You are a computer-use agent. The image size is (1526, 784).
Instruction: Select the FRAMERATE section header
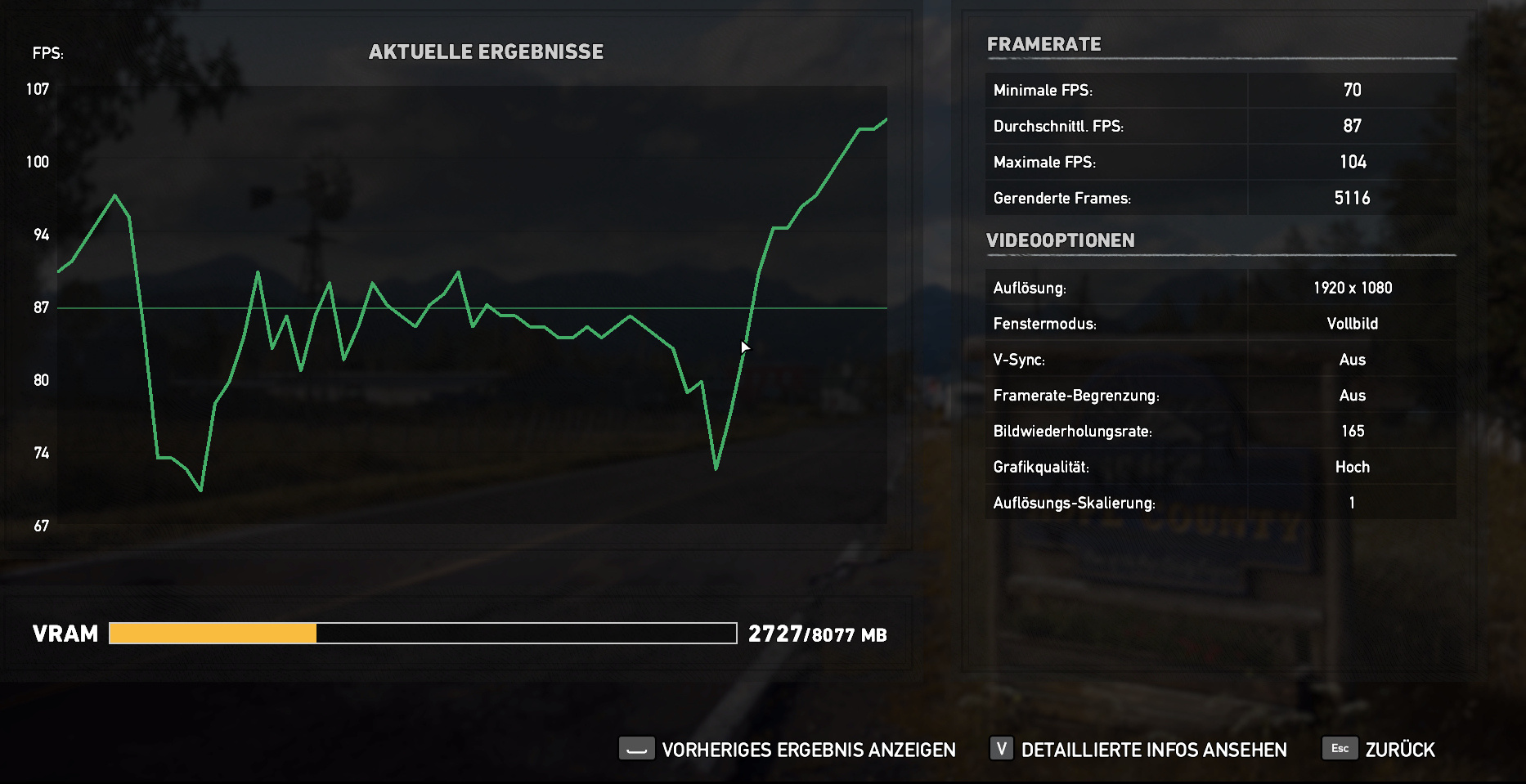tap(1044, 44)
